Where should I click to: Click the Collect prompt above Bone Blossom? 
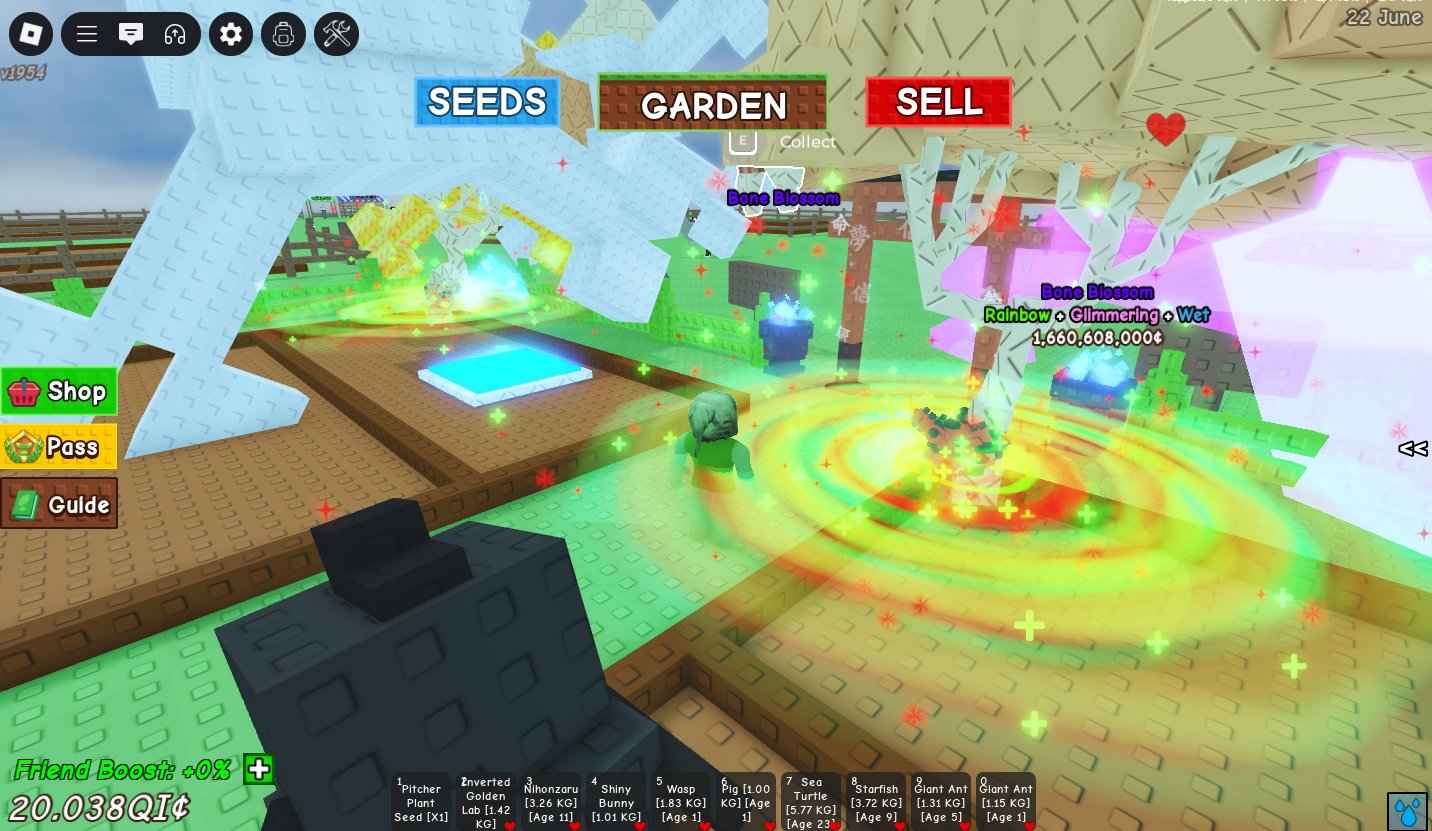pos(785,141)
